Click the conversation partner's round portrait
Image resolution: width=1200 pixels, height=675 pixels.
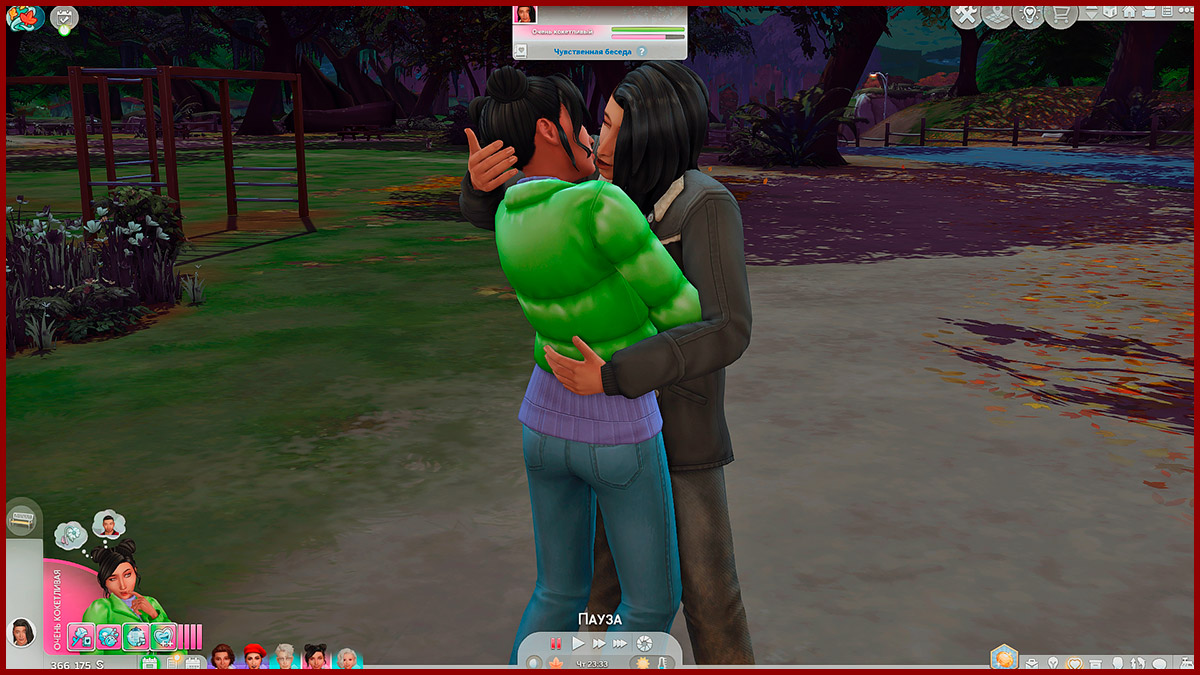(20, 632)
